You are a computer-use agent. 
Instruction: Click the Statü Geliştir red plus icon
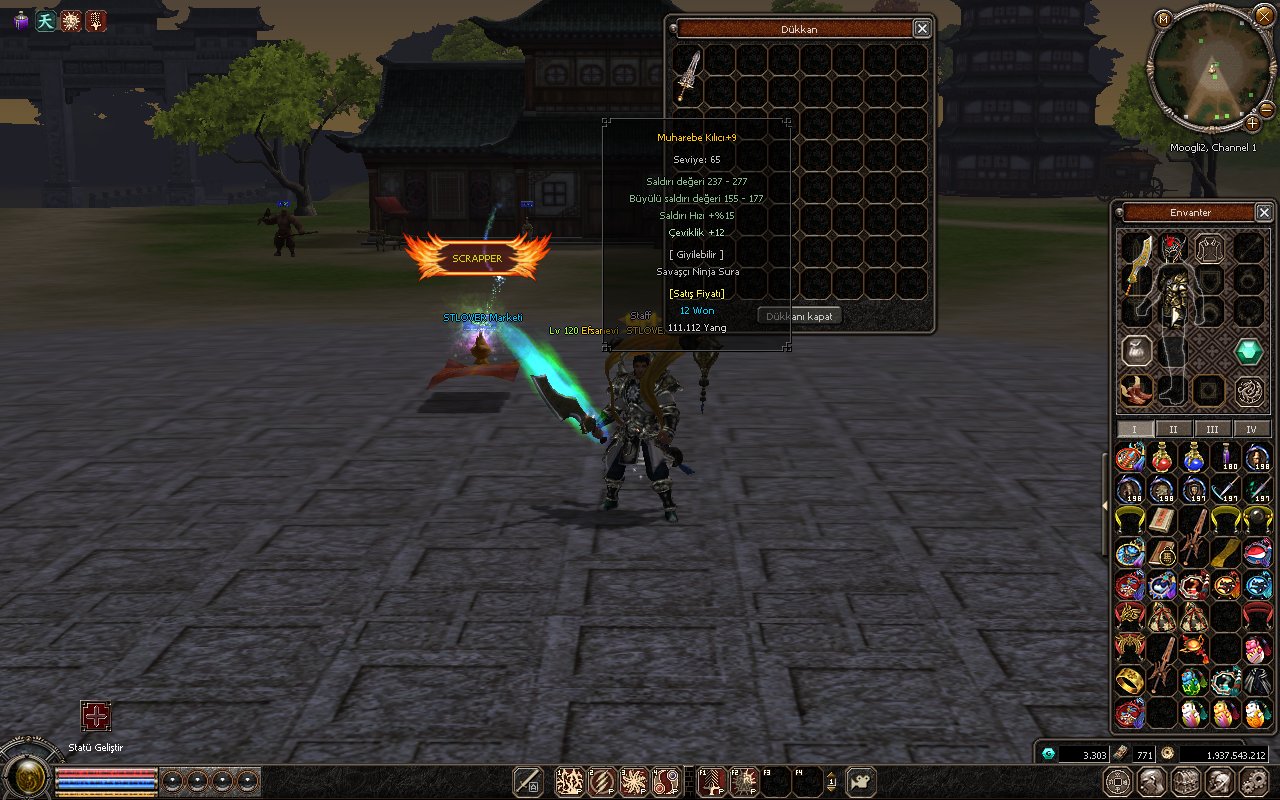click(x=96, y=716)
